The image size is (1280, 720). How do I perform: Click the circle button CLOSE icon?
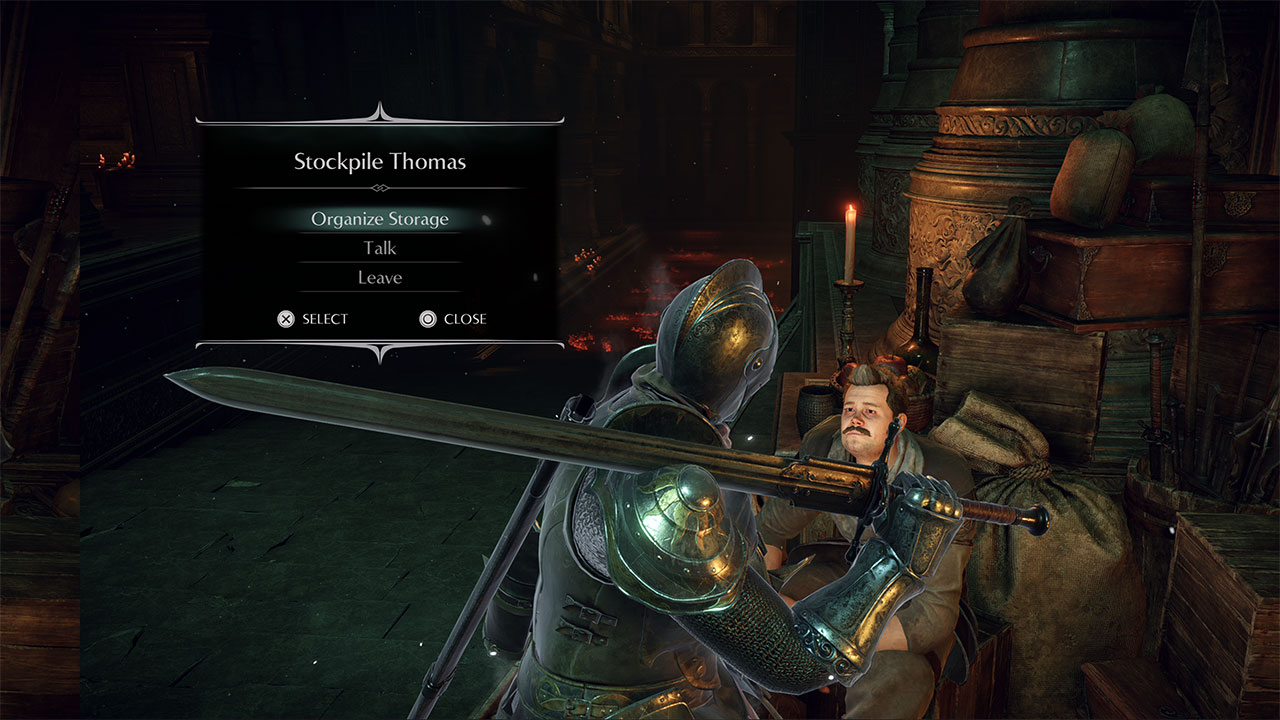(429, 319)
